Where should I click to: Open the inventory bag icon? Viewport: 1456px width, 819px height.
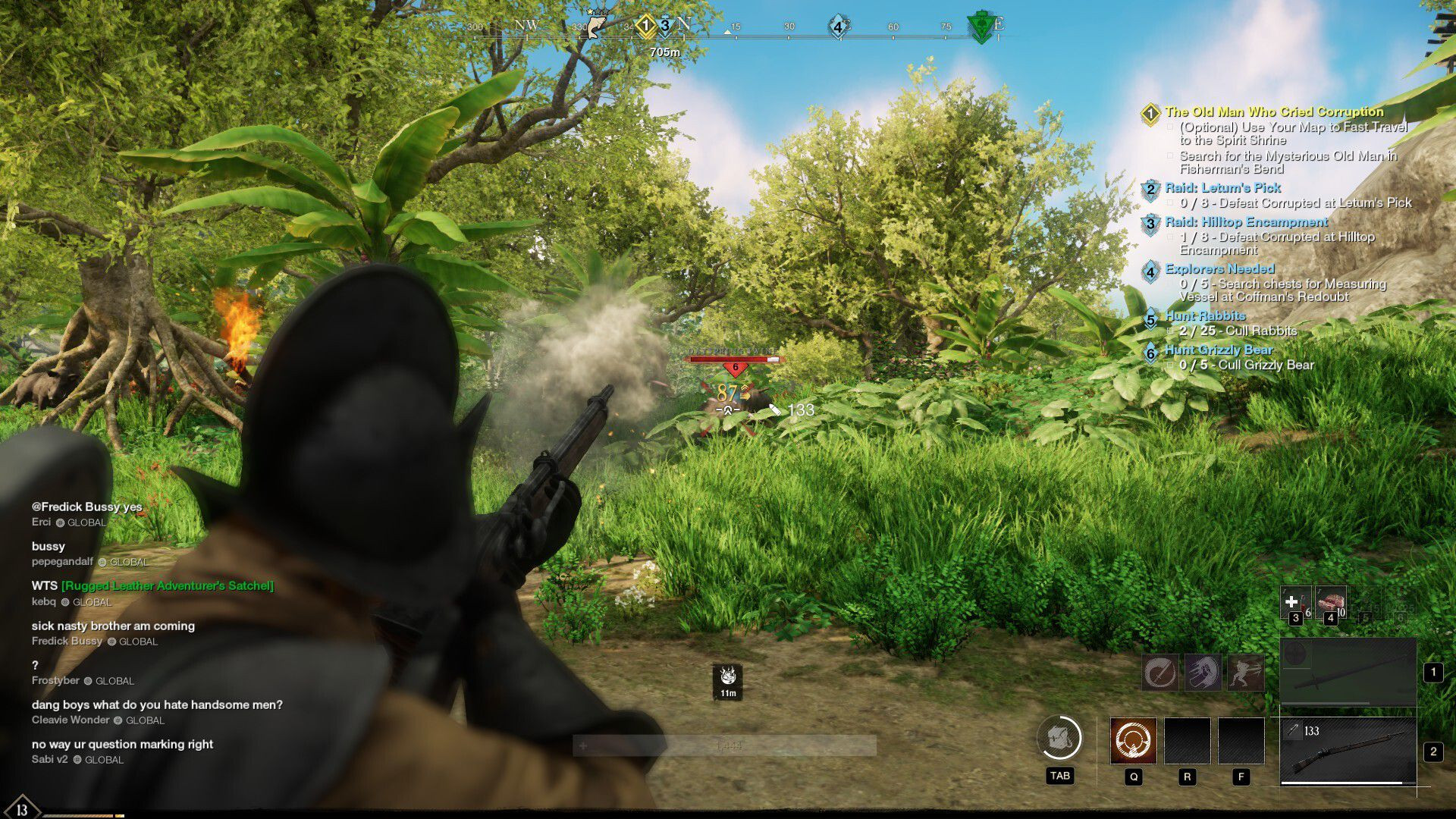point(1059,738)
